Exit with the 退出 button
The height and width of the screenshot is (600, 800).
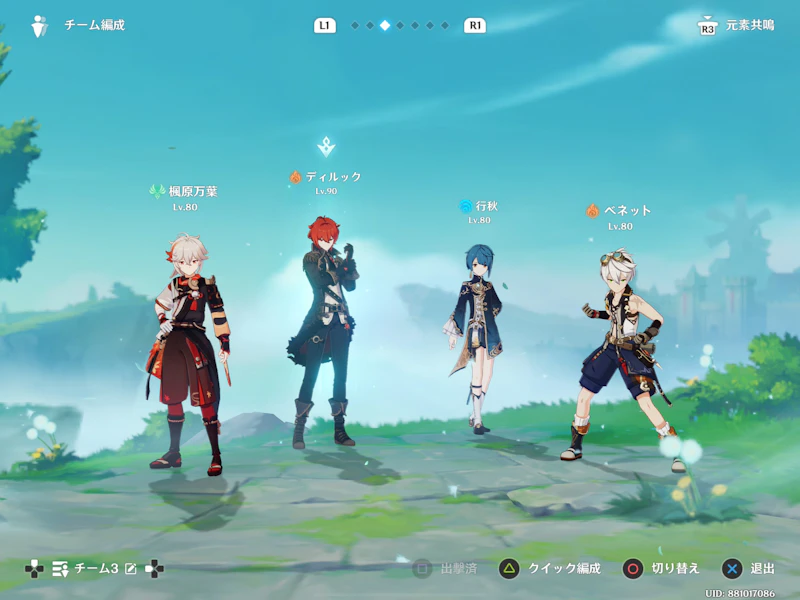click(x=748, y=569)
